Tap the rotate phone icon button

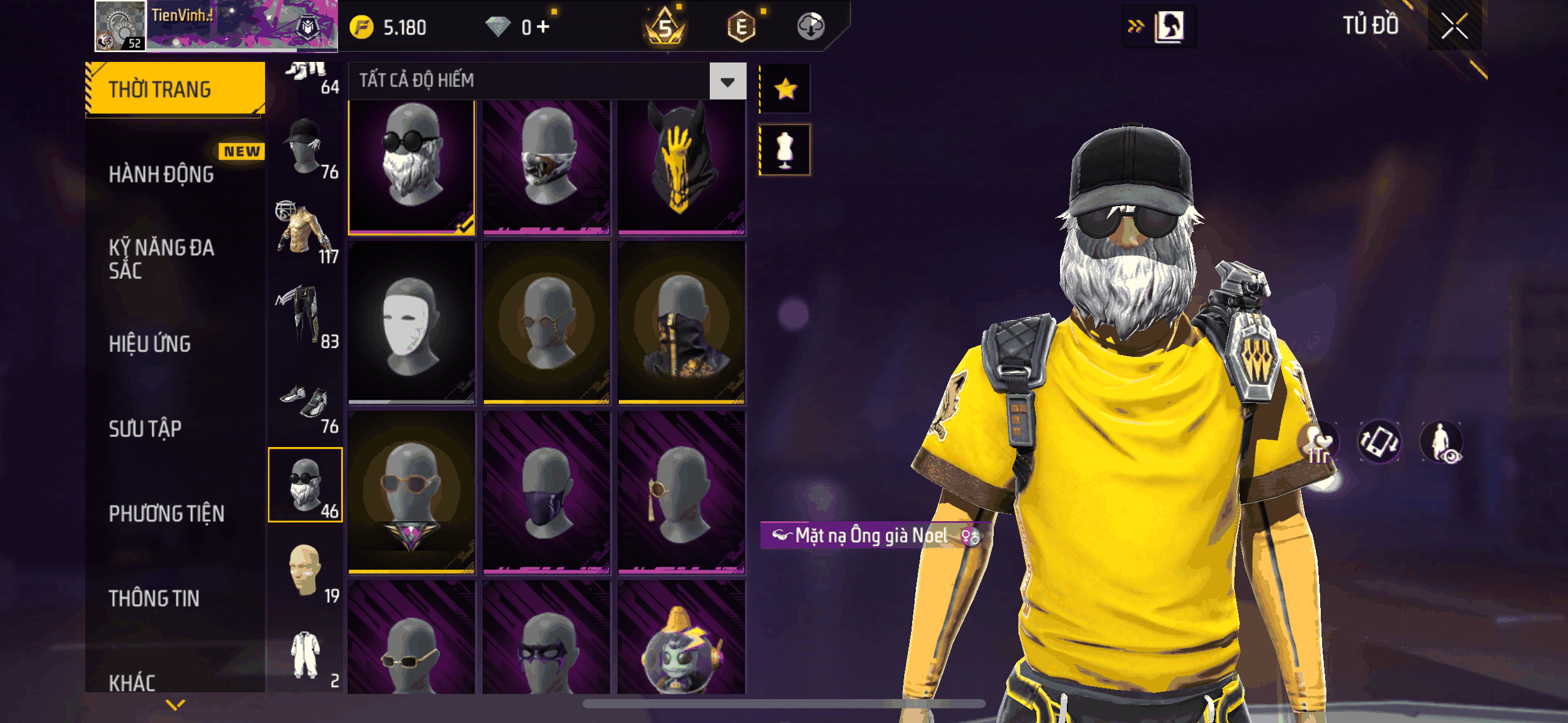(1379, 442)
